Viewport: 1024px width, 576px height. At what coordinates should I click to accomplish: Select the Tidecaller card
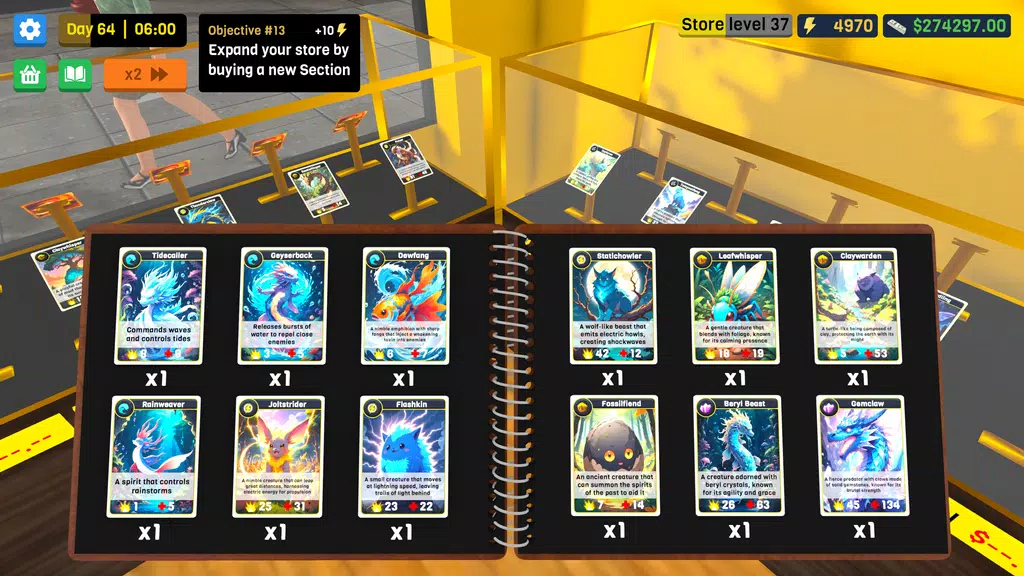(161, 305)
